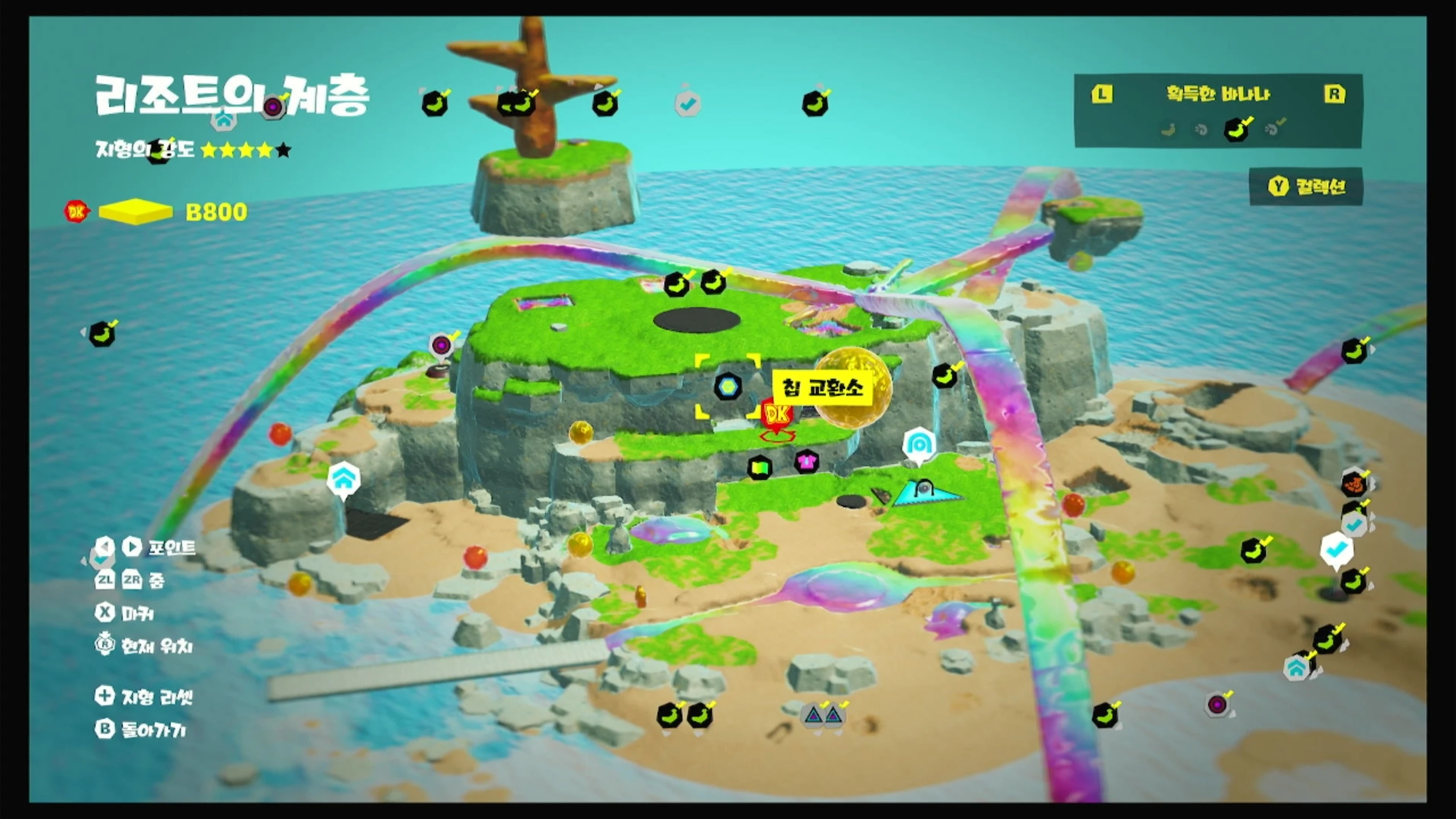Choose the blue arch marker in white bubble
Viewport: 1456px width, 819px height.
(x=919, y=444)
